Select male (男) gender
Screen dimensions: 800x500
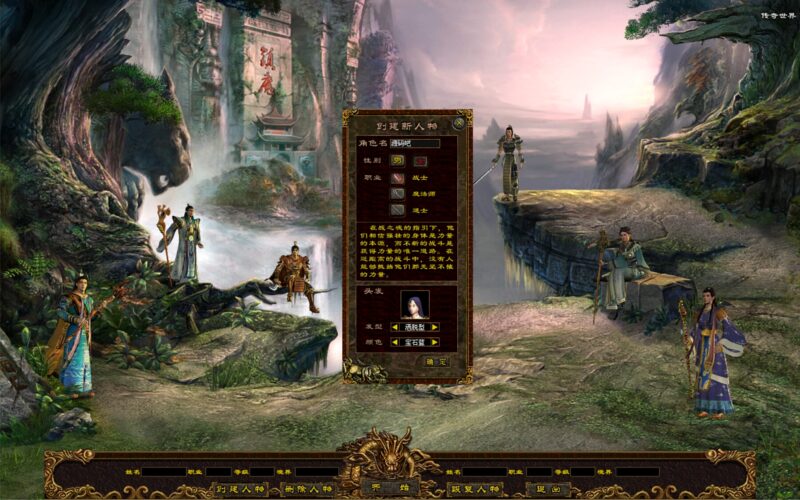(398, 159)
